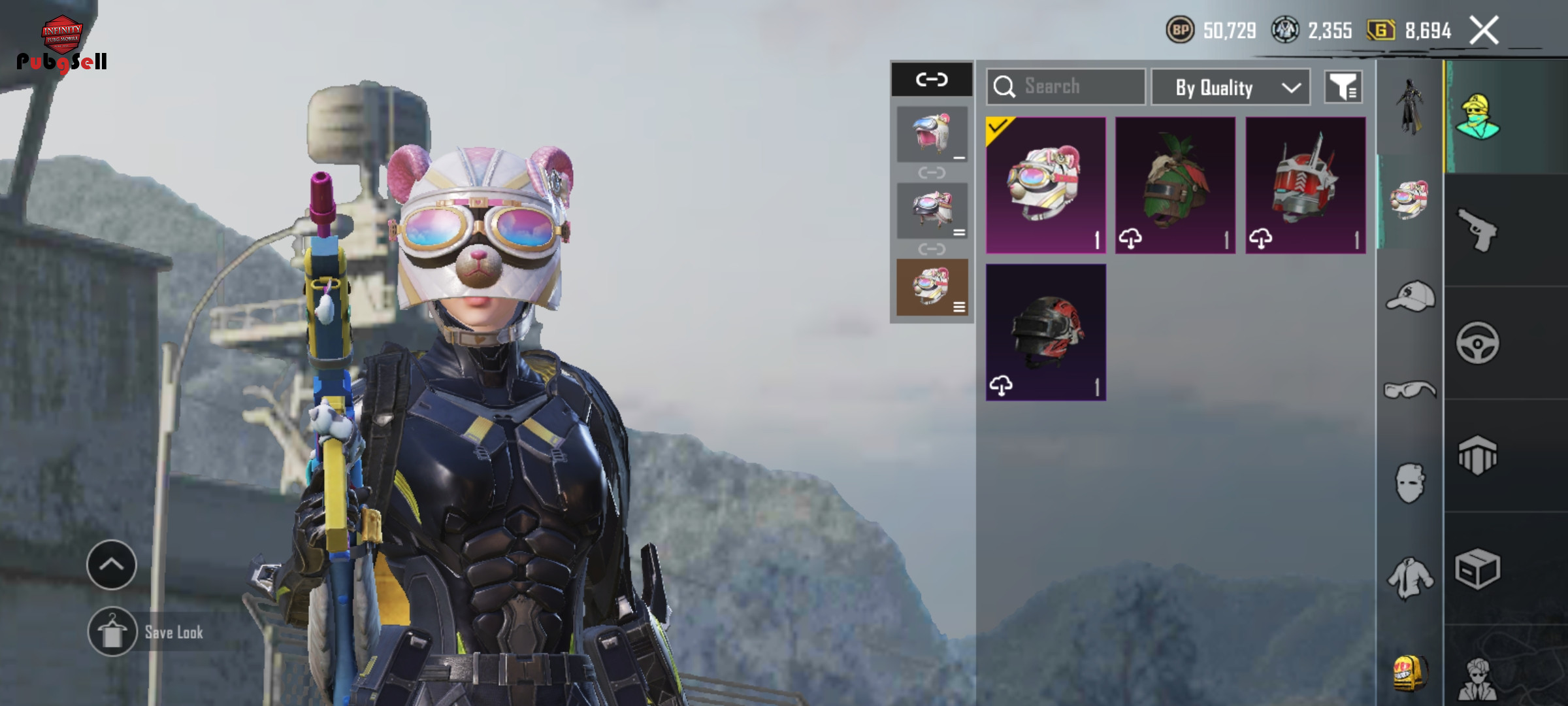Viewport: 1568px width, 706px height.
Task: Close the inventory screen with the X
Action: (x=1484, y=30)
